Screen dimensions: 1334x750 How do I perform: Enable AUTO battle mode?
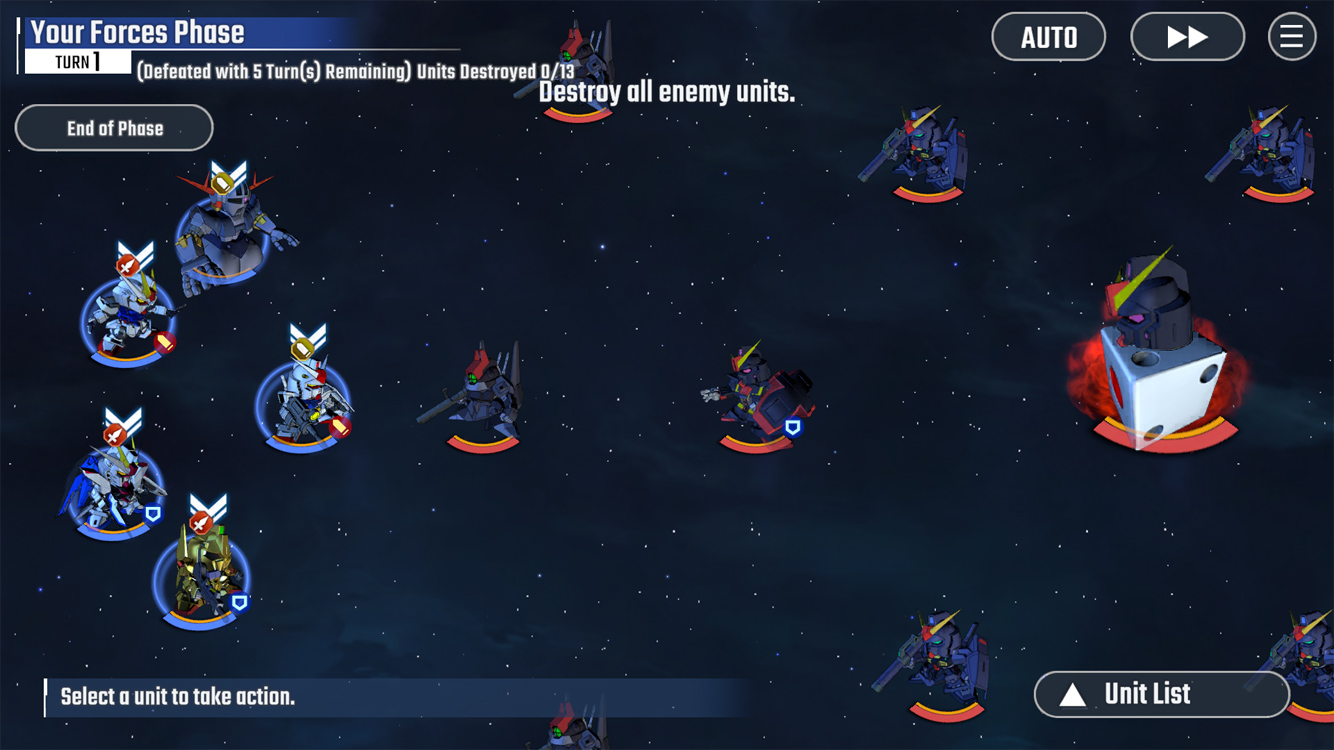tap(1048, 37)
